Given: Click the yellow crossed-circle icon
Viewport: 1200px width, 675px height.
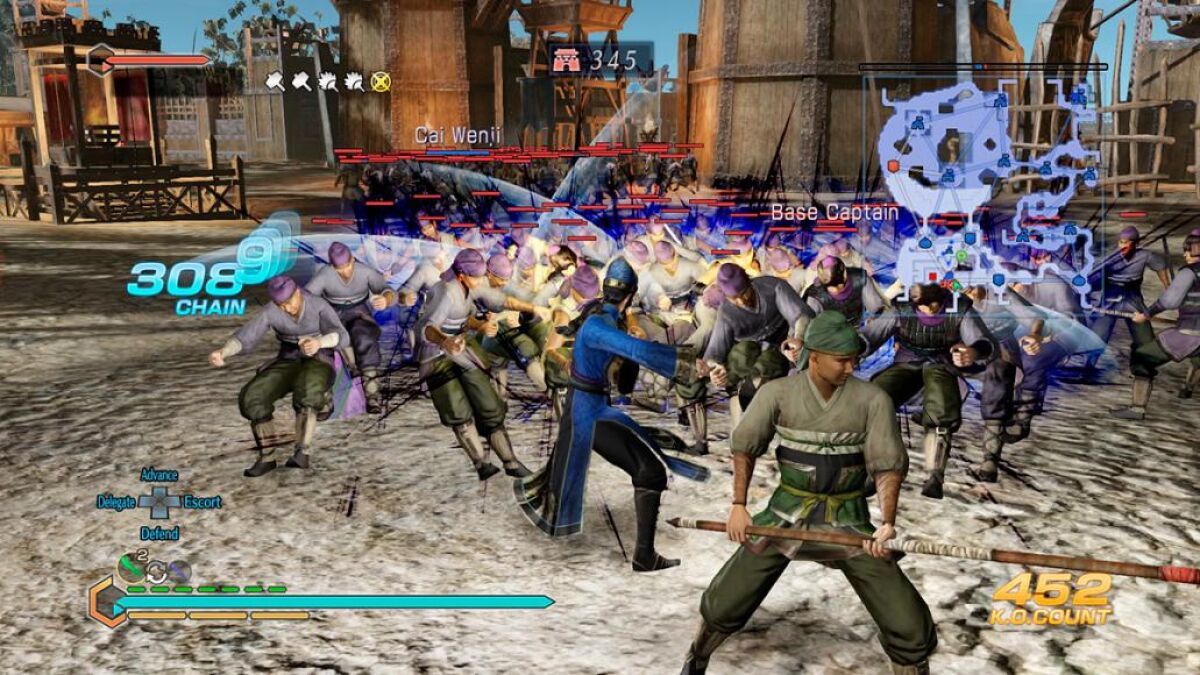Looking at the screenshot, I should (x=380, y=82).
